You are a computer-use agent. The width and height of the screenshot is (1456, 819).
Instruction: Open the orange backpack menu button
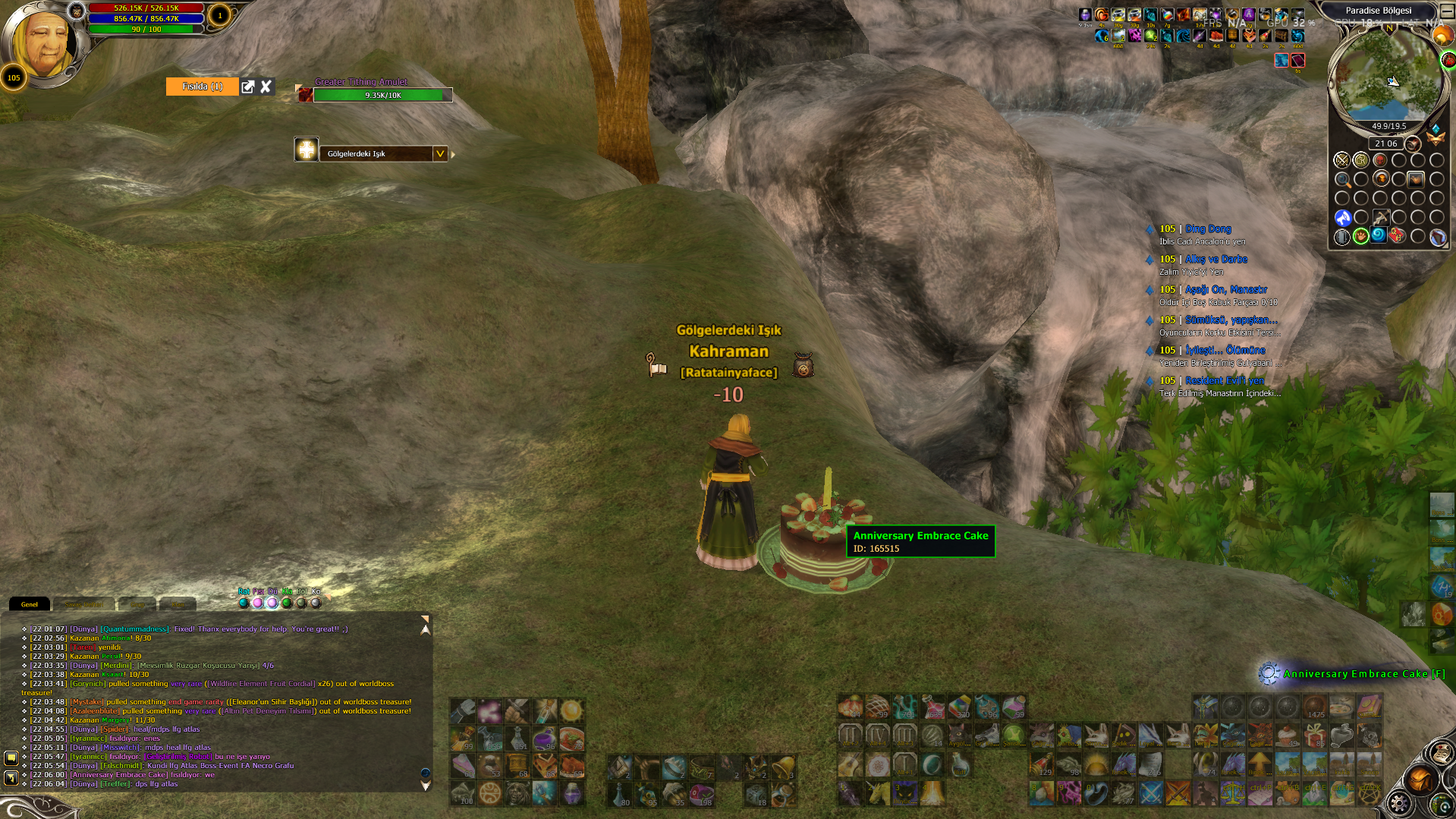click(x=1420, y=780)
